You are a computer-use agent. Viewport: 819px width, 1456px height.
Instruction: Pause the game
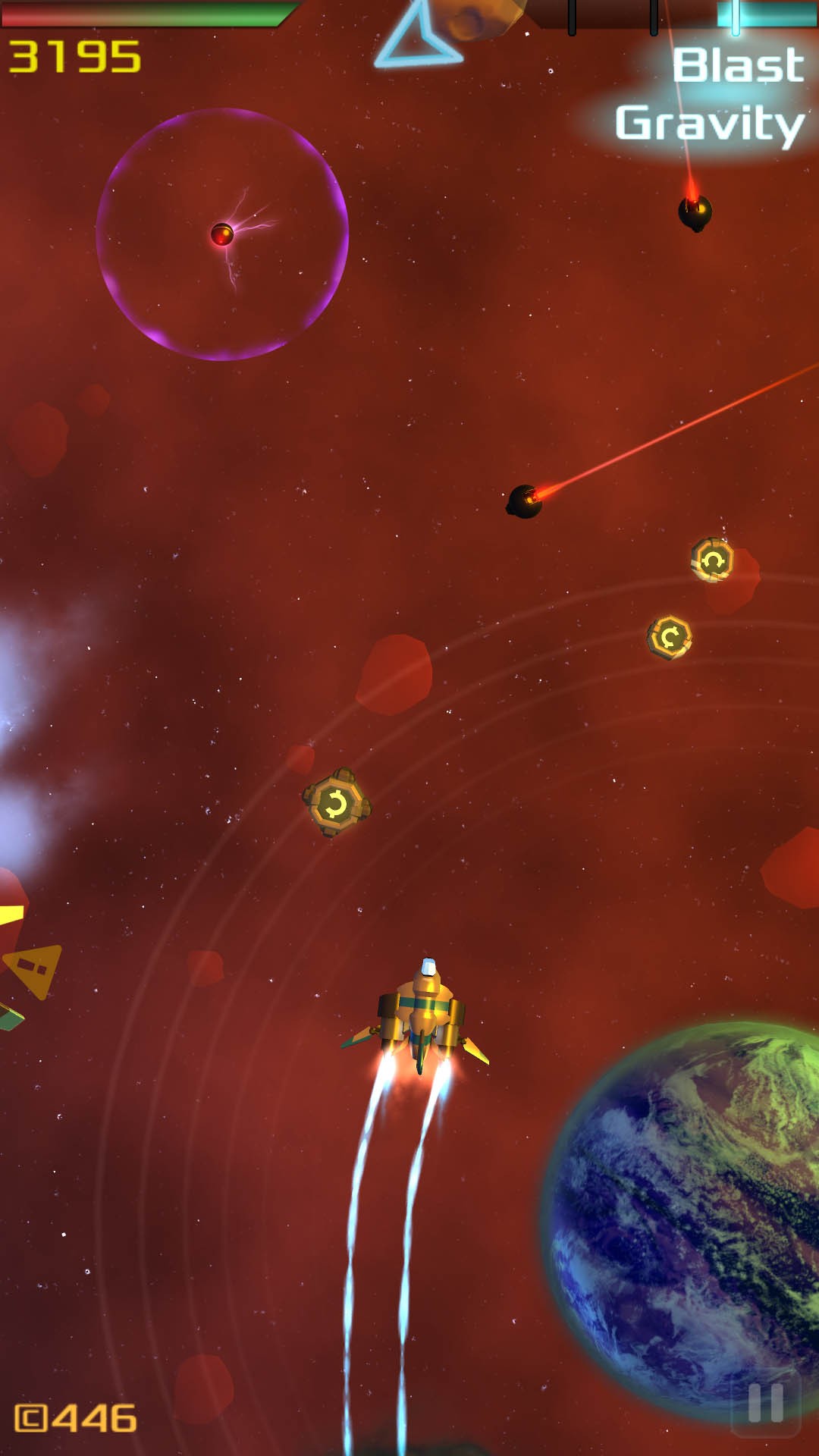(765, 1402)
